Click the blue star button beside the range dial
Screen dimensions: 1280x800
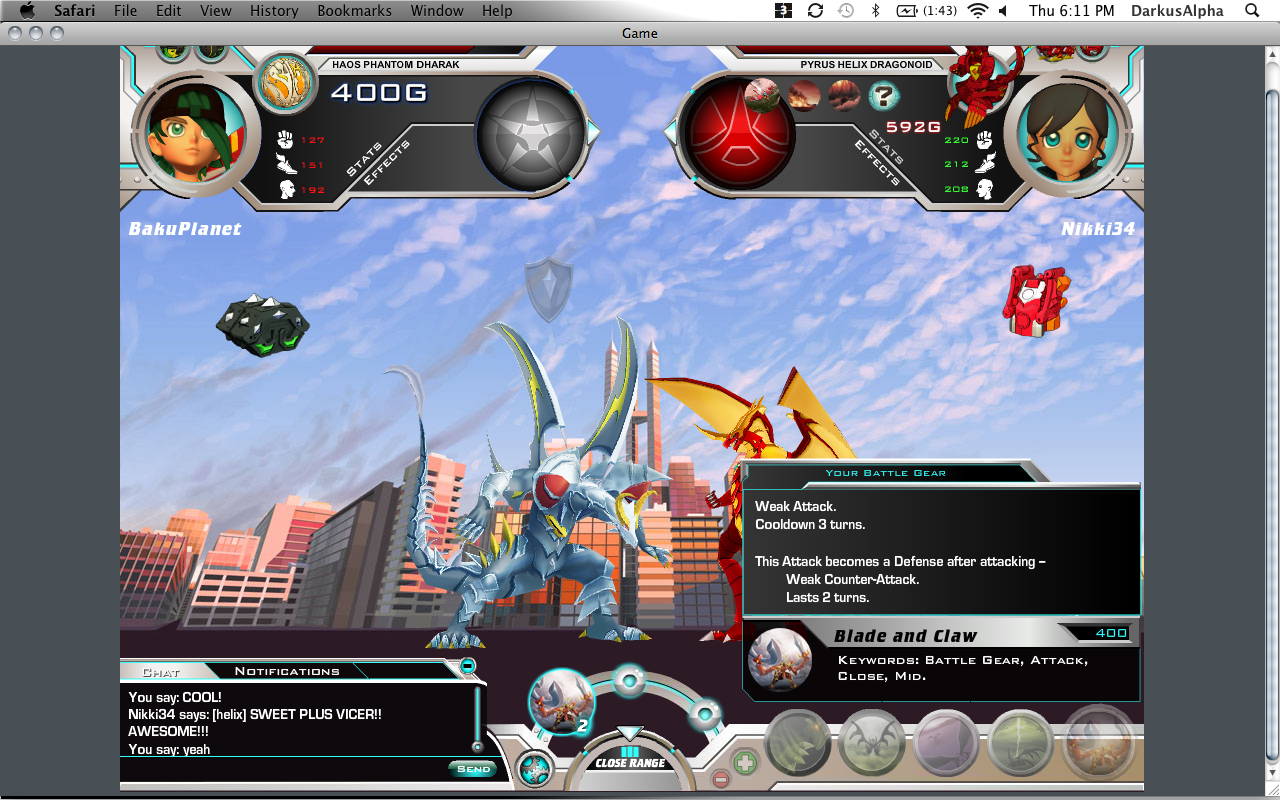535,768
